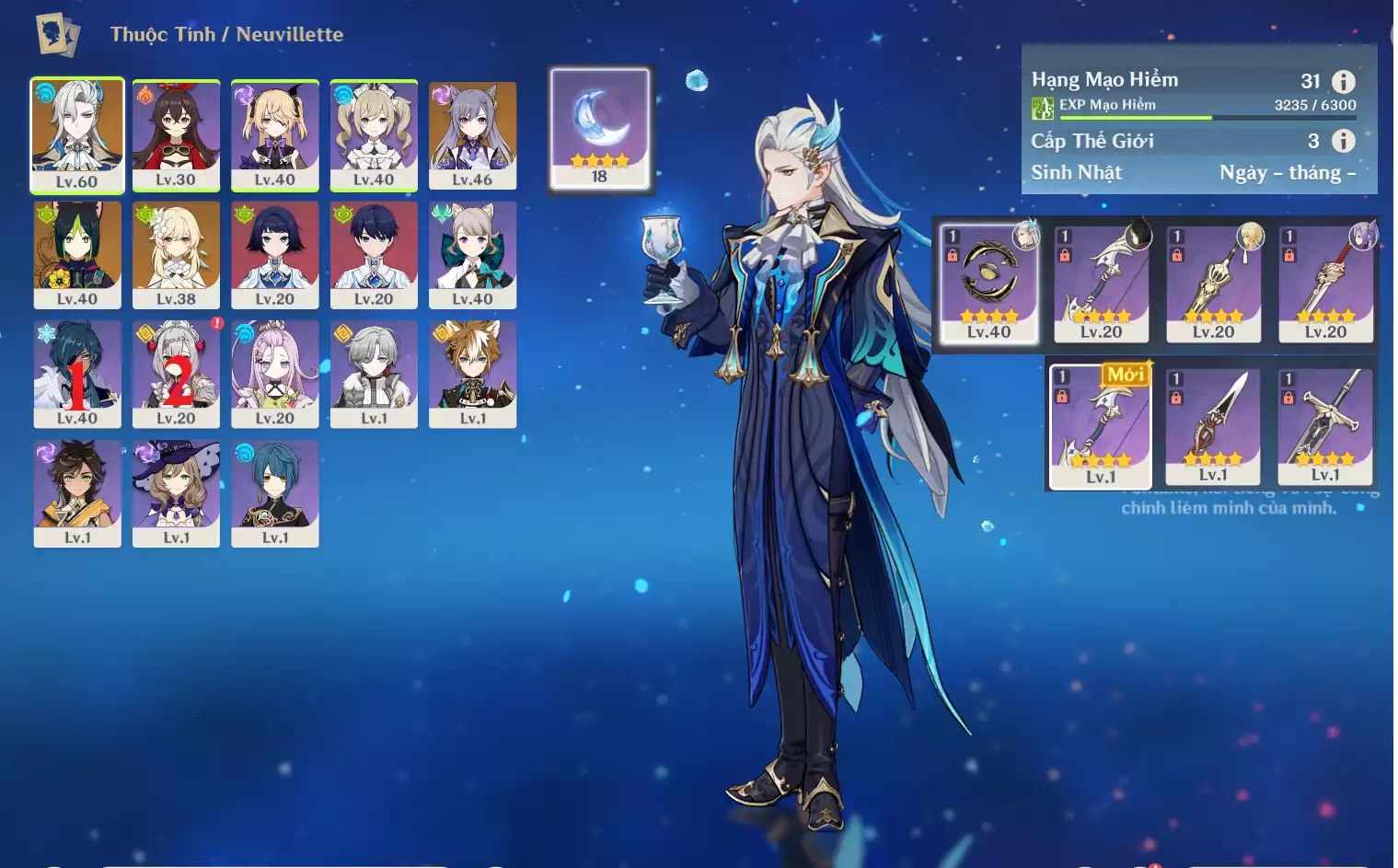The width and height of the screenshot is (1398, 868).
Task: Pick Lynette's Lv.40 character card
Action: point(472,254)
